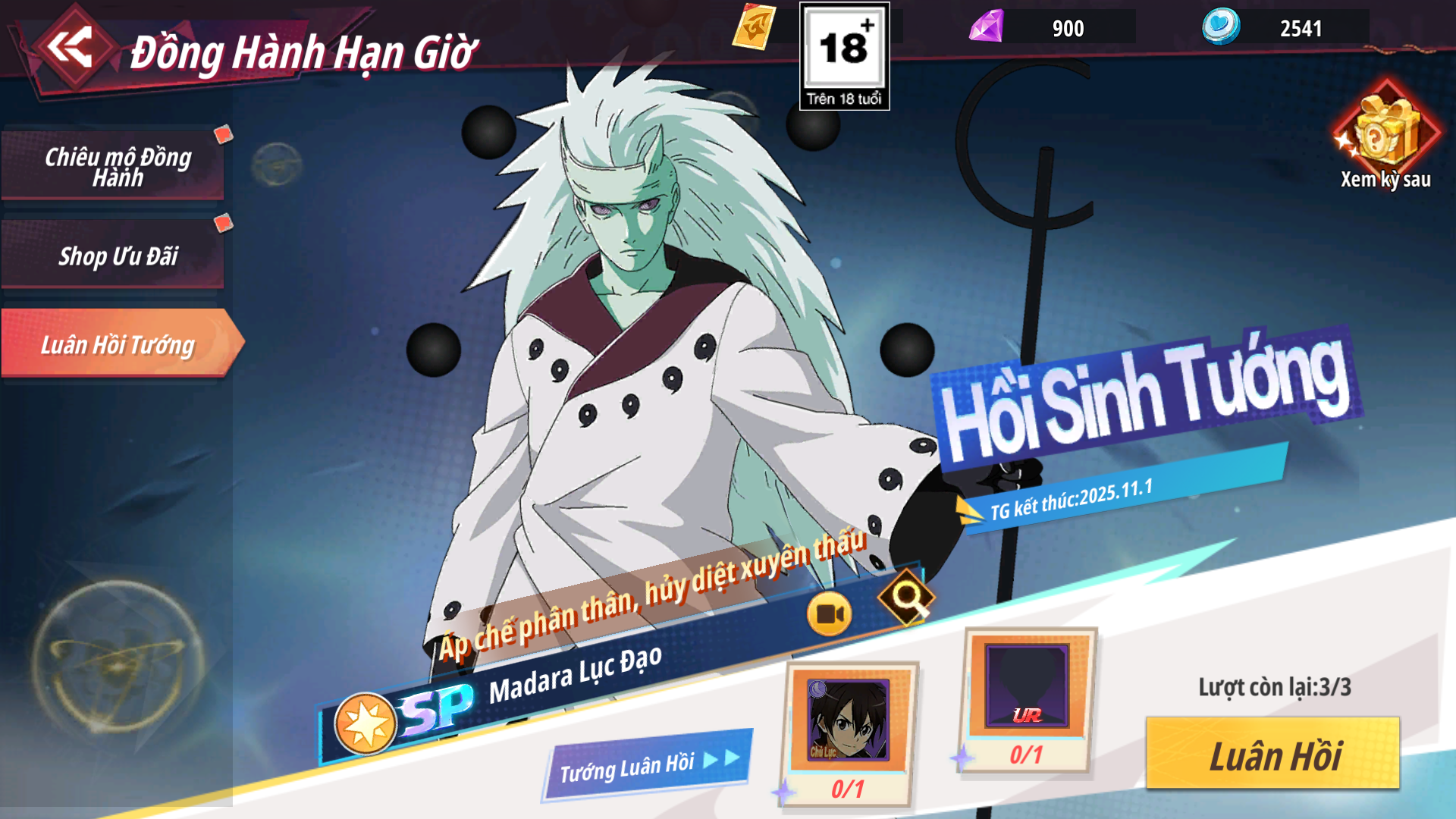Image resolution: width=1456 pixels, height=819 pixels.
Task: Click the golden ticket currency icon
Action: coord(754,27)
